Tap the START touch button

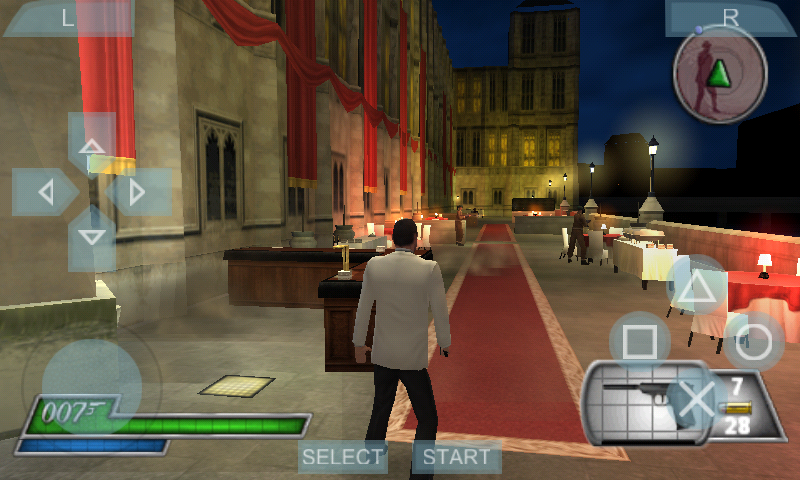pyautogui.click(x=457, y=457)
